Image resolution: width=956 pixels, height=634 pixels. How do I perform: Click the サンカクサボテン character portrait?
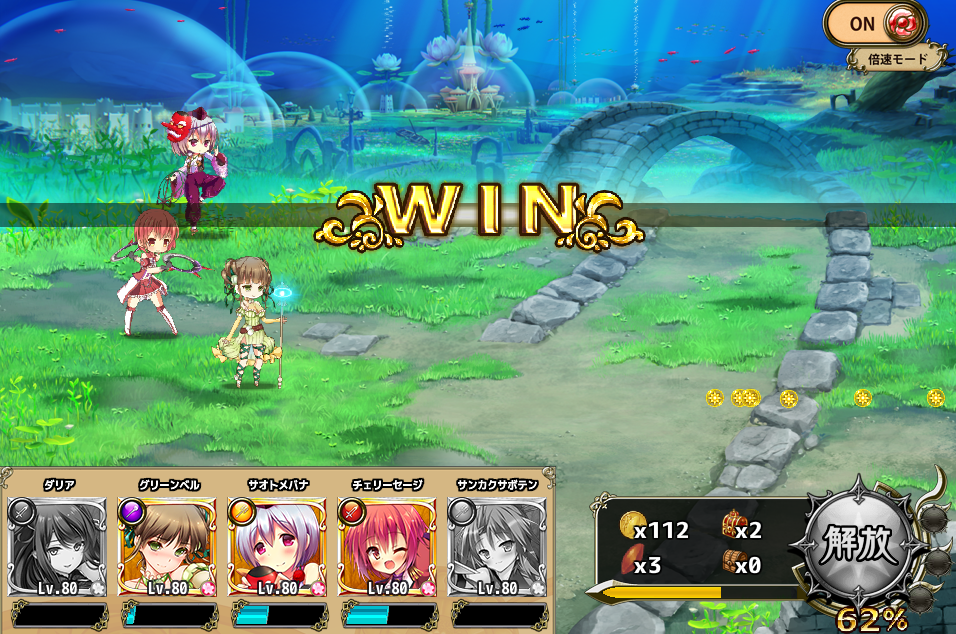tap(498, 547)
